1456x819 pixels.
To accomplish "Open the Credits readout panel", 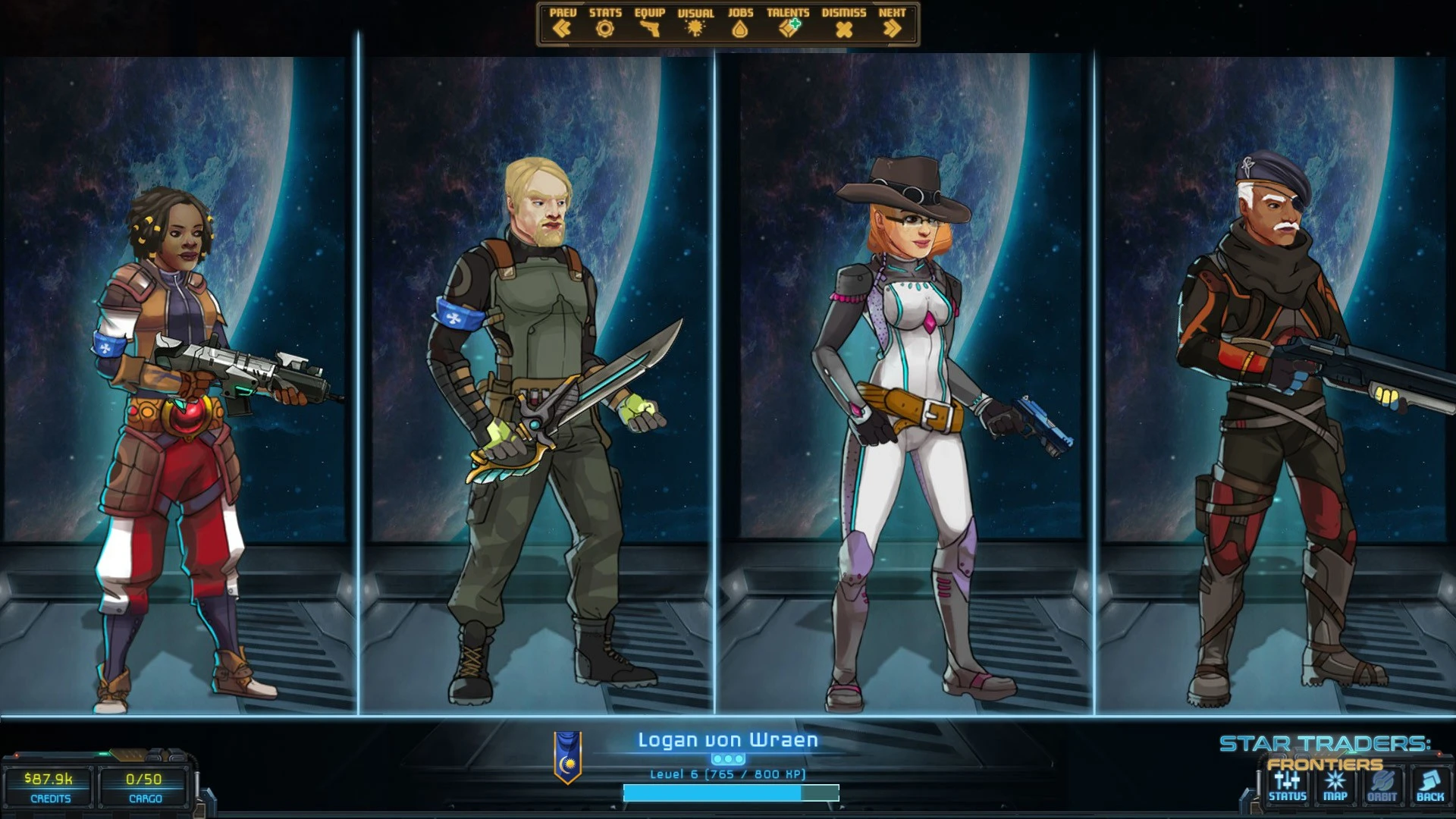I will 49,787.
